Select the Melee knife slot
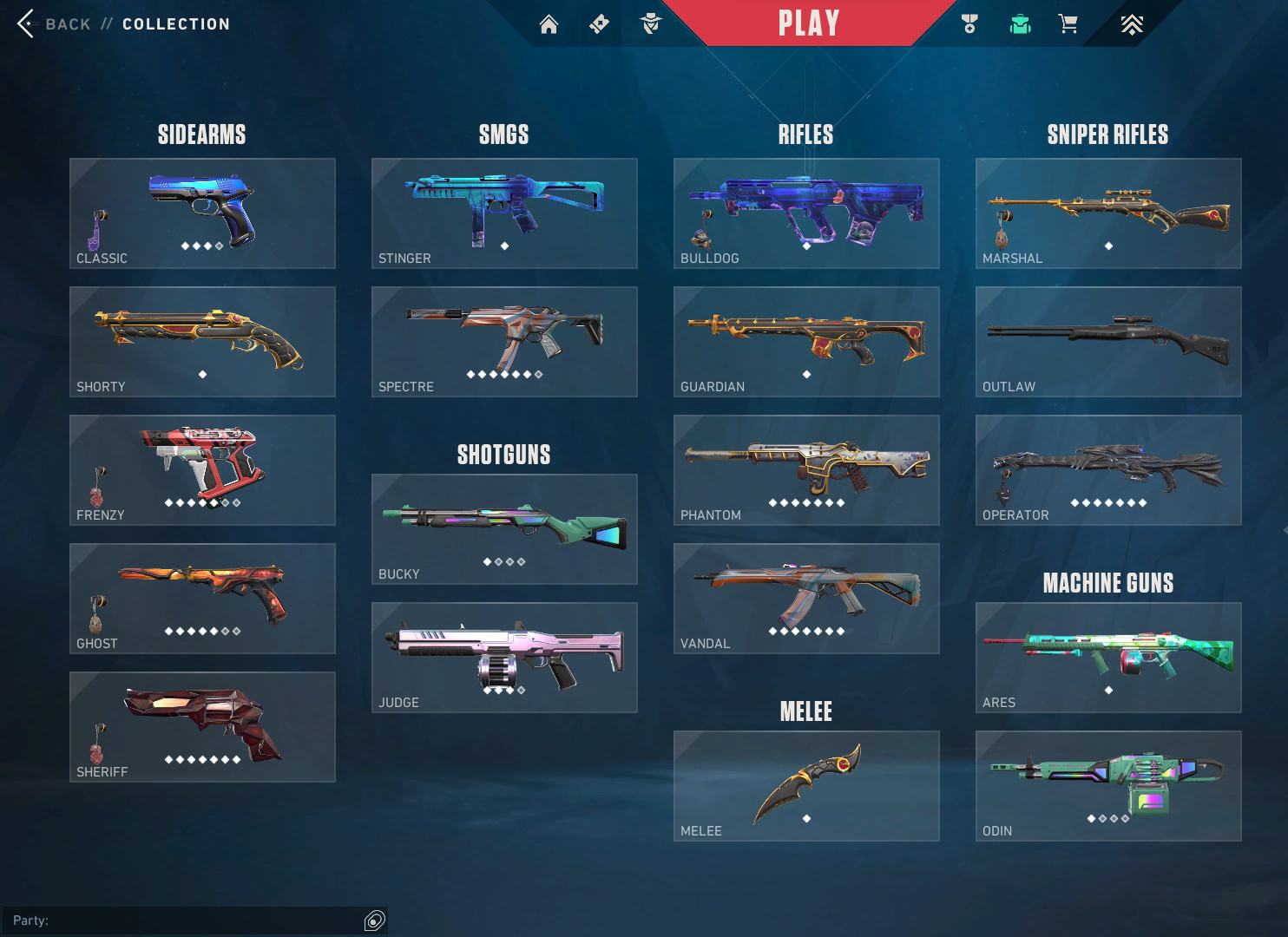 [x=806, y=786]
